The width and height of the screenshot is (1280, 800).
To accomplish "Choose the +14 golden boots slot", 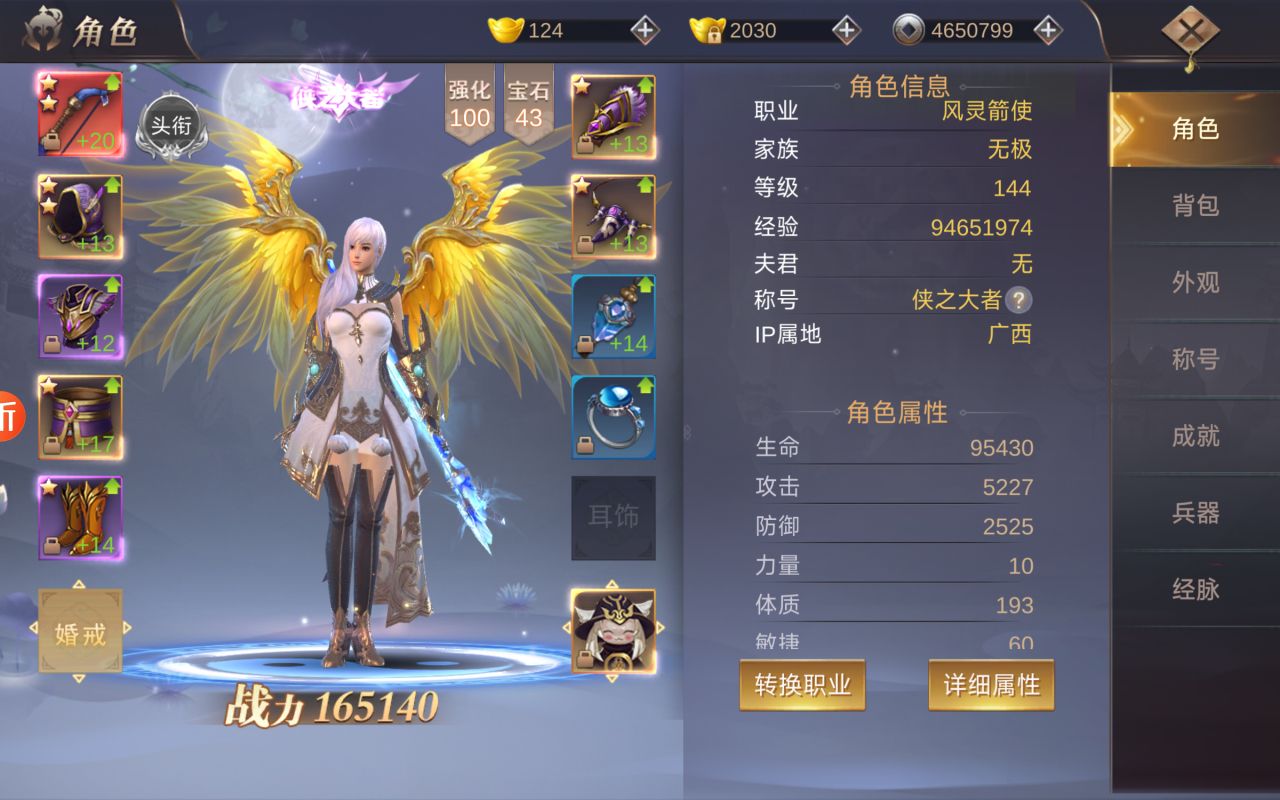I will [80, 517].
